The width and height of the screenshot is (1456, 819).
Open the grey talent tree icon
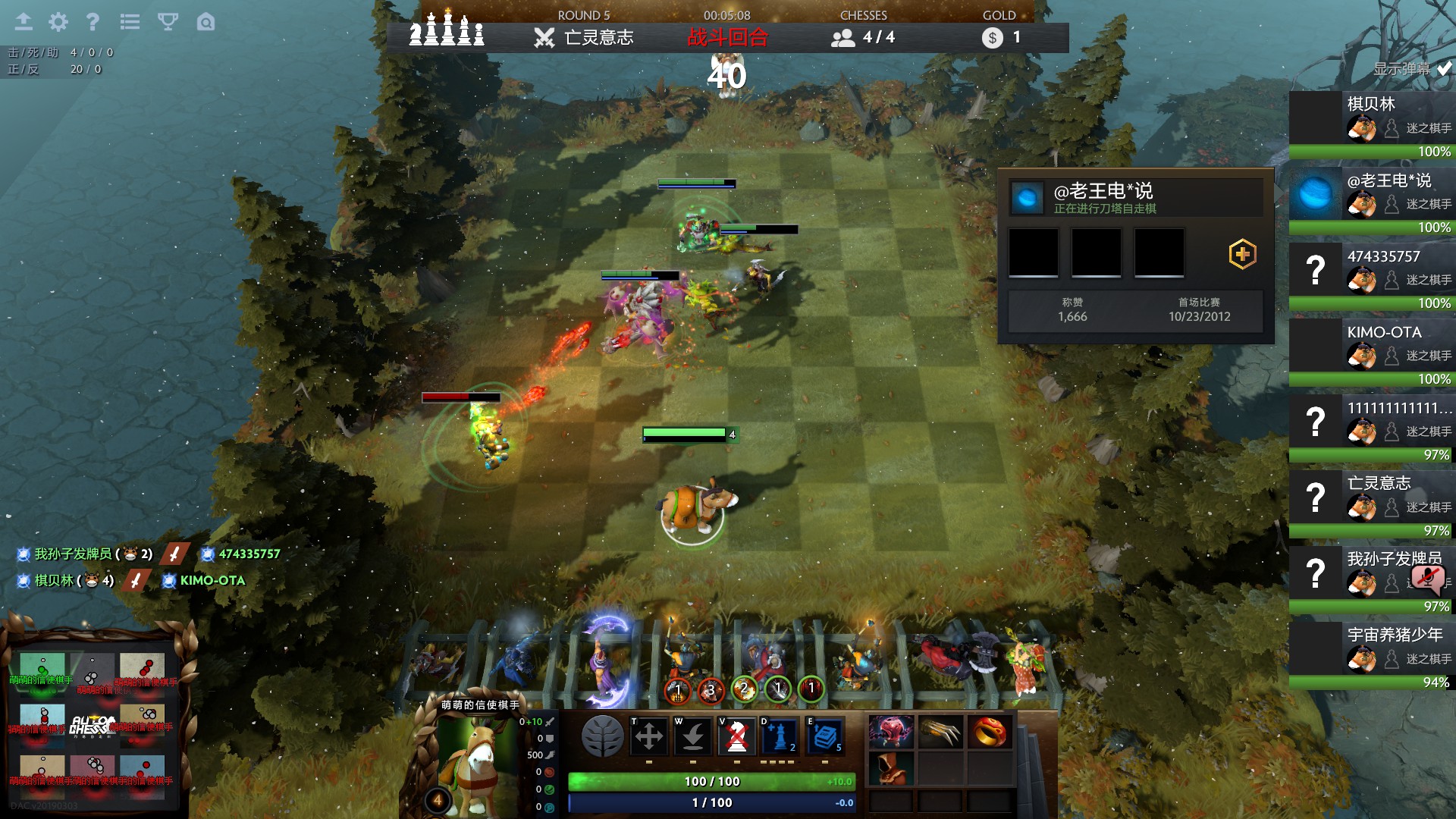[x=602, y=736]
